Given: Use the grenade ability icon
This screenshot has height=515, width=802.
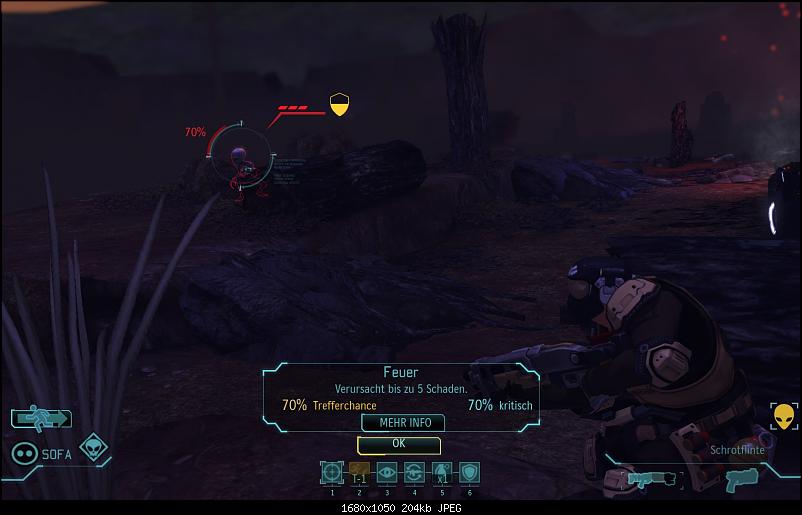Looking at the screenshot, I should (441, 473).
